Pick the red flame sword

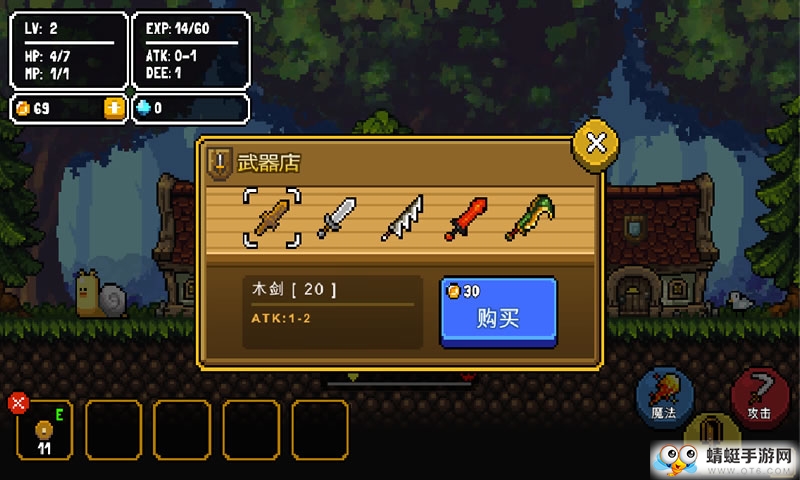coord(466,217)
